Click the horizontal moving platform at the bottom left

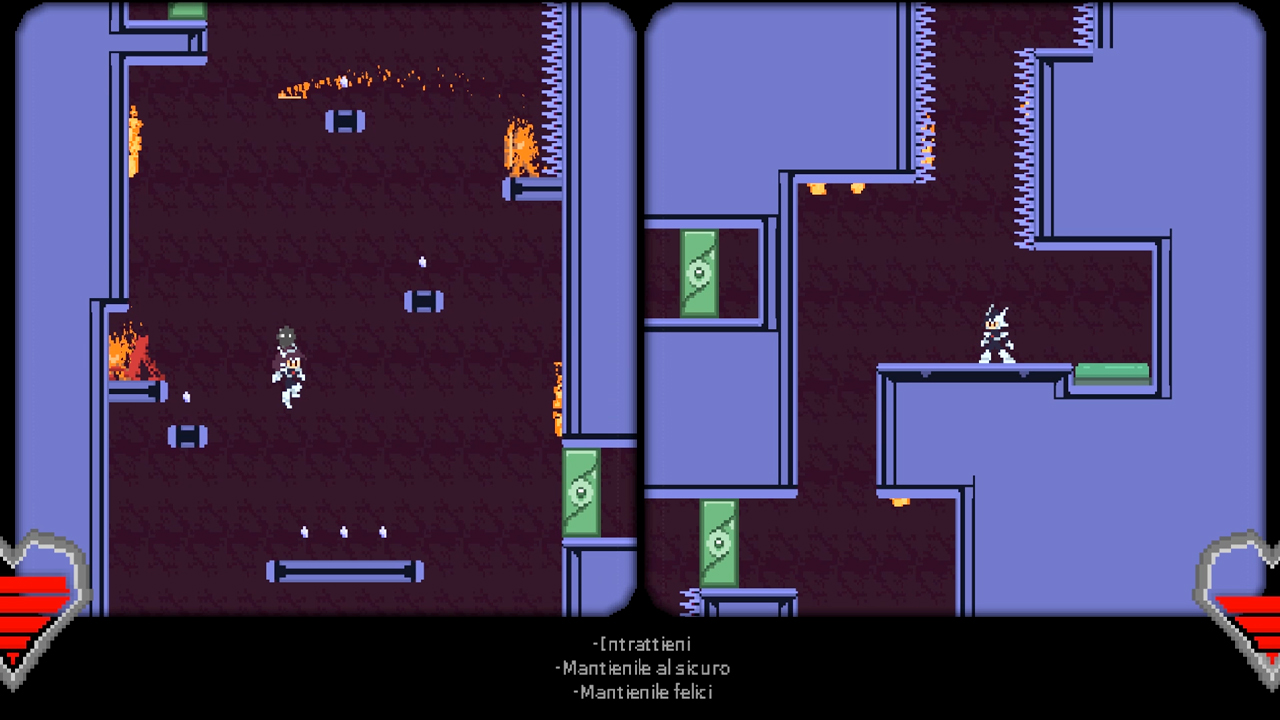tap(345, 570)
